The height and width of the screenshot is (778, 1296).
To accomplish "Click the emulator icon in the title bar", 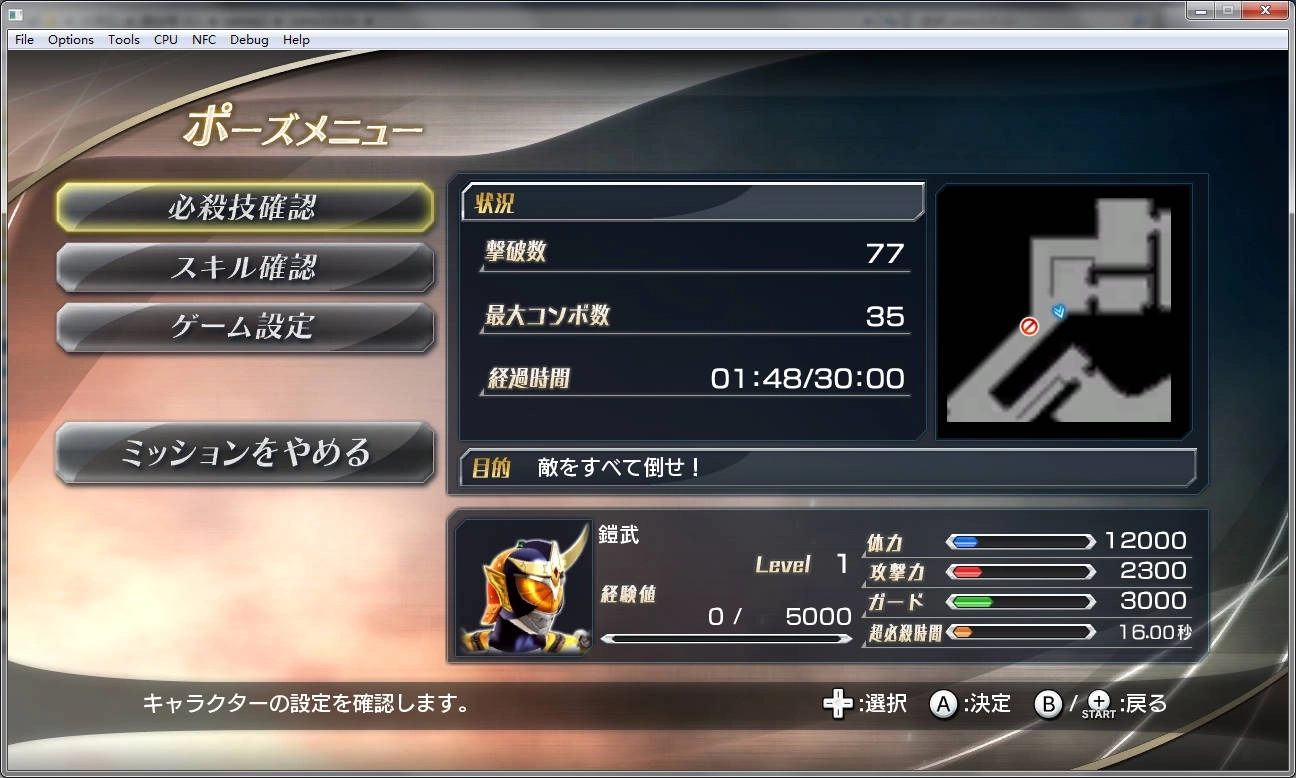I will (x=13, y=10).
